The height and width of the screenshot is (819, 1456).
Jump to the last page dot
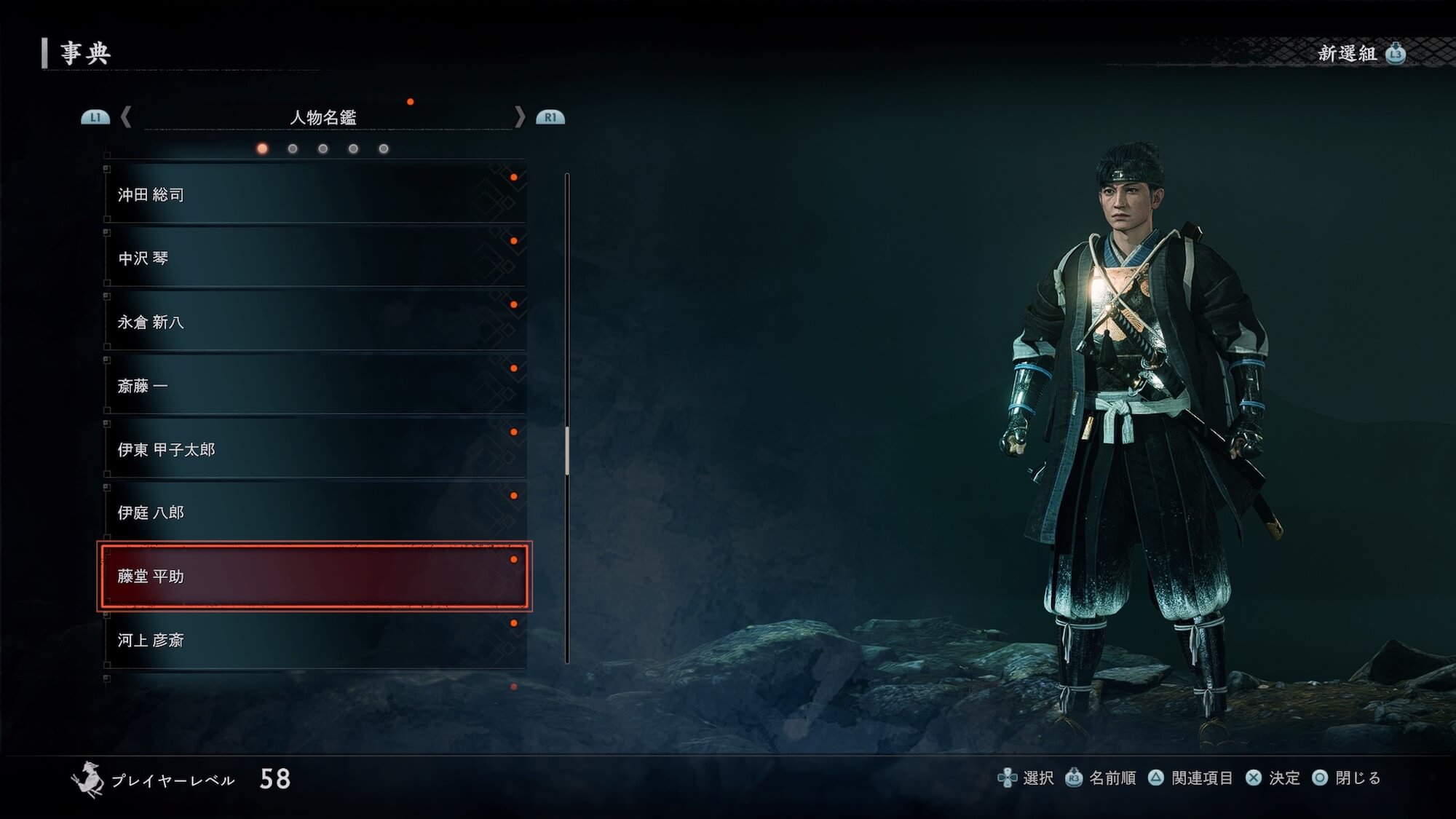[384, 149]
